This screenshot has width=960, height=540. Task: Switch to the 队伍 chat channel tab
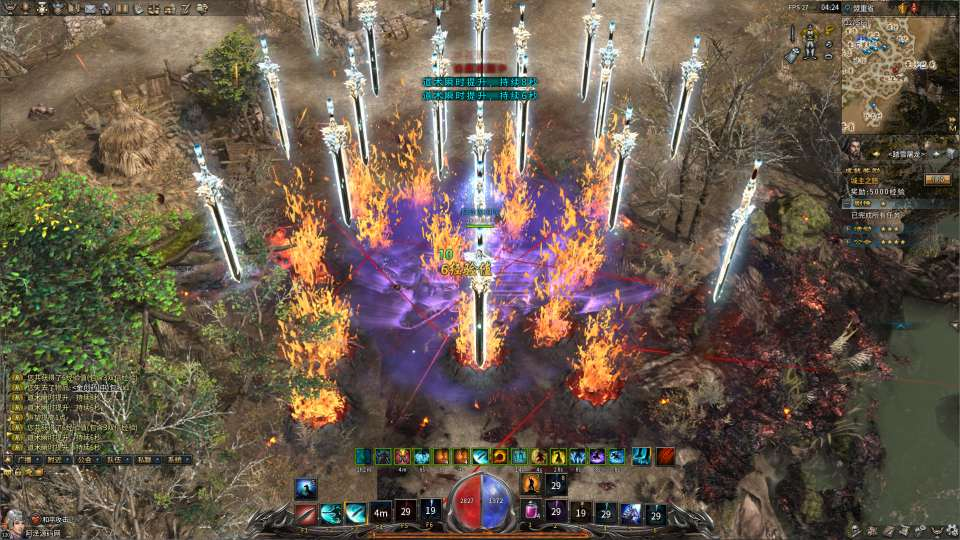[115, 460]
